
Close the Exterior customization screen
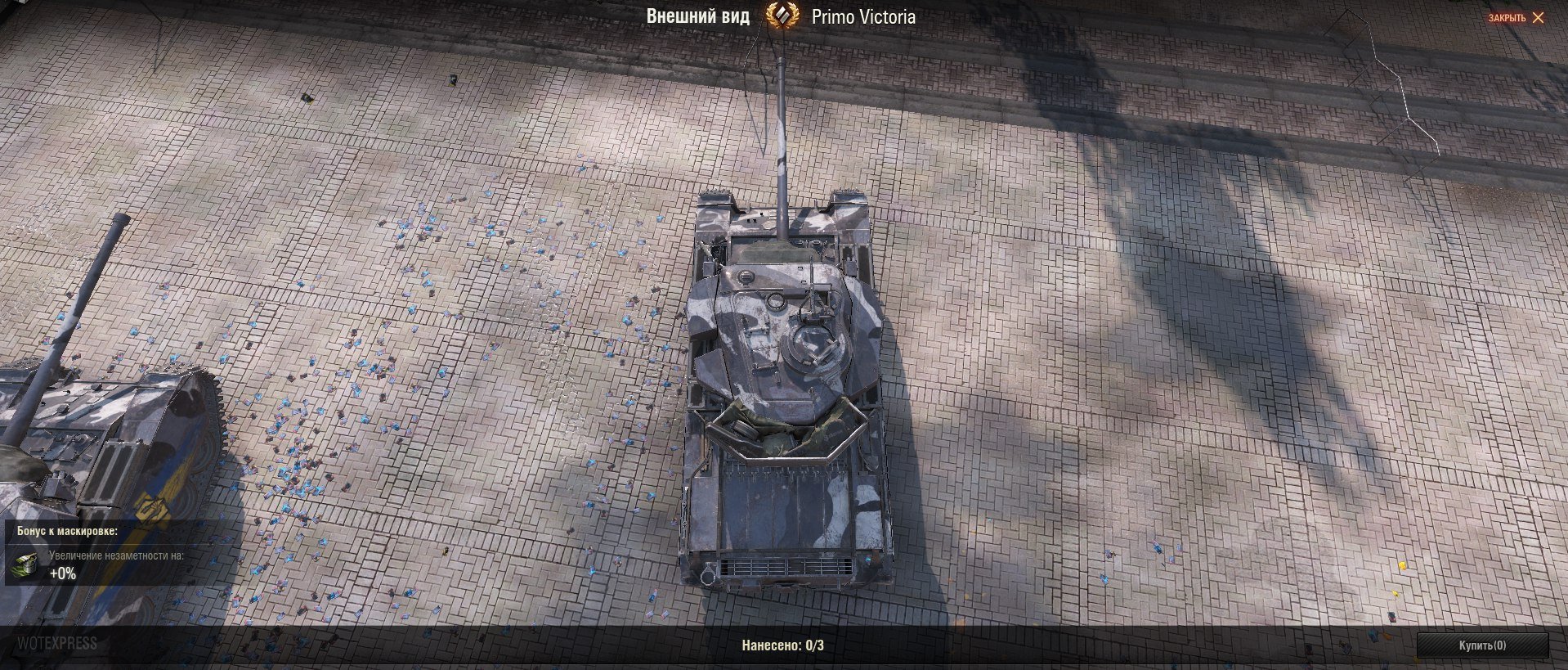tap(1516, 17)
